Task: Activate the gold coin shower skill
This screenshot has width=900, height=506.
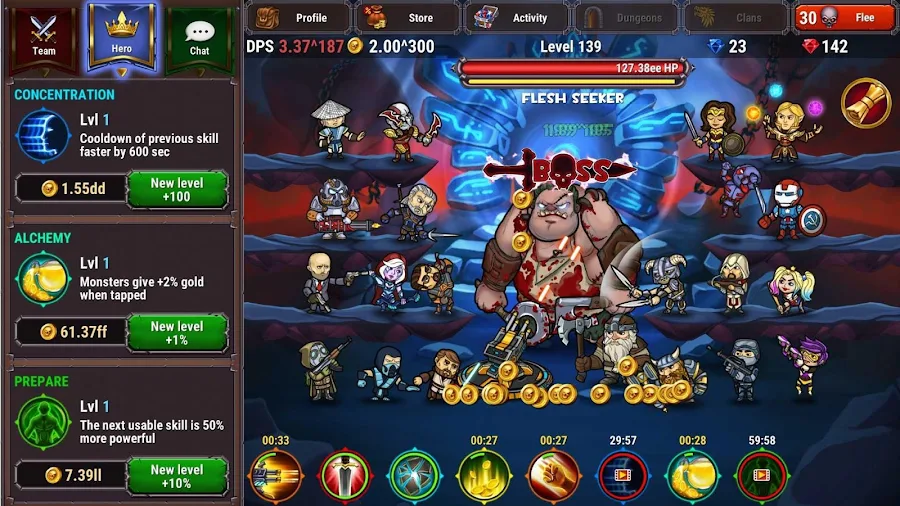Action: coord(484,477)
